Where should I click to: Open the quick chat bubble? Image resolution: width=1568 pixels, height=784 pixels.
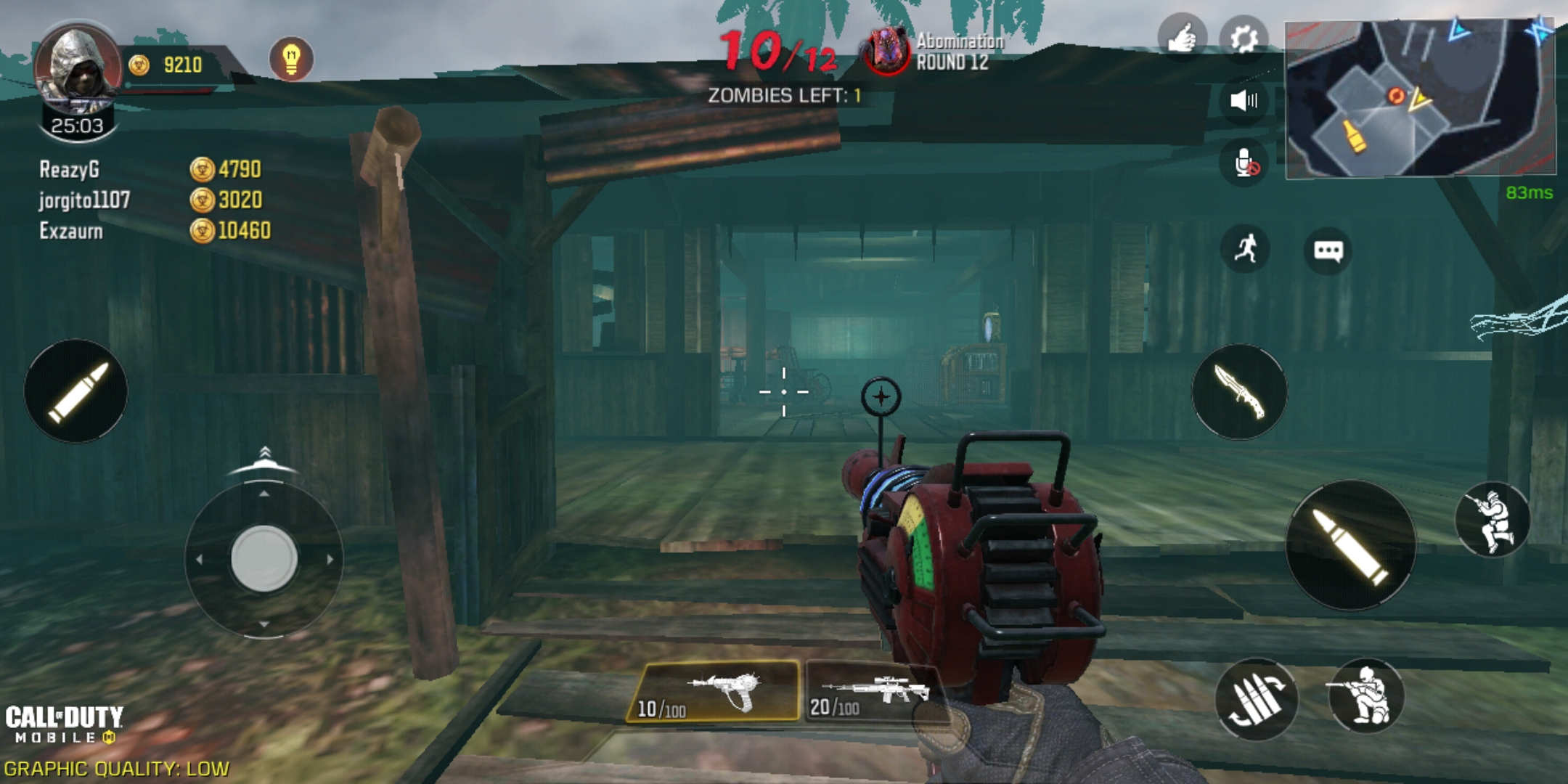pos(1328,251)
